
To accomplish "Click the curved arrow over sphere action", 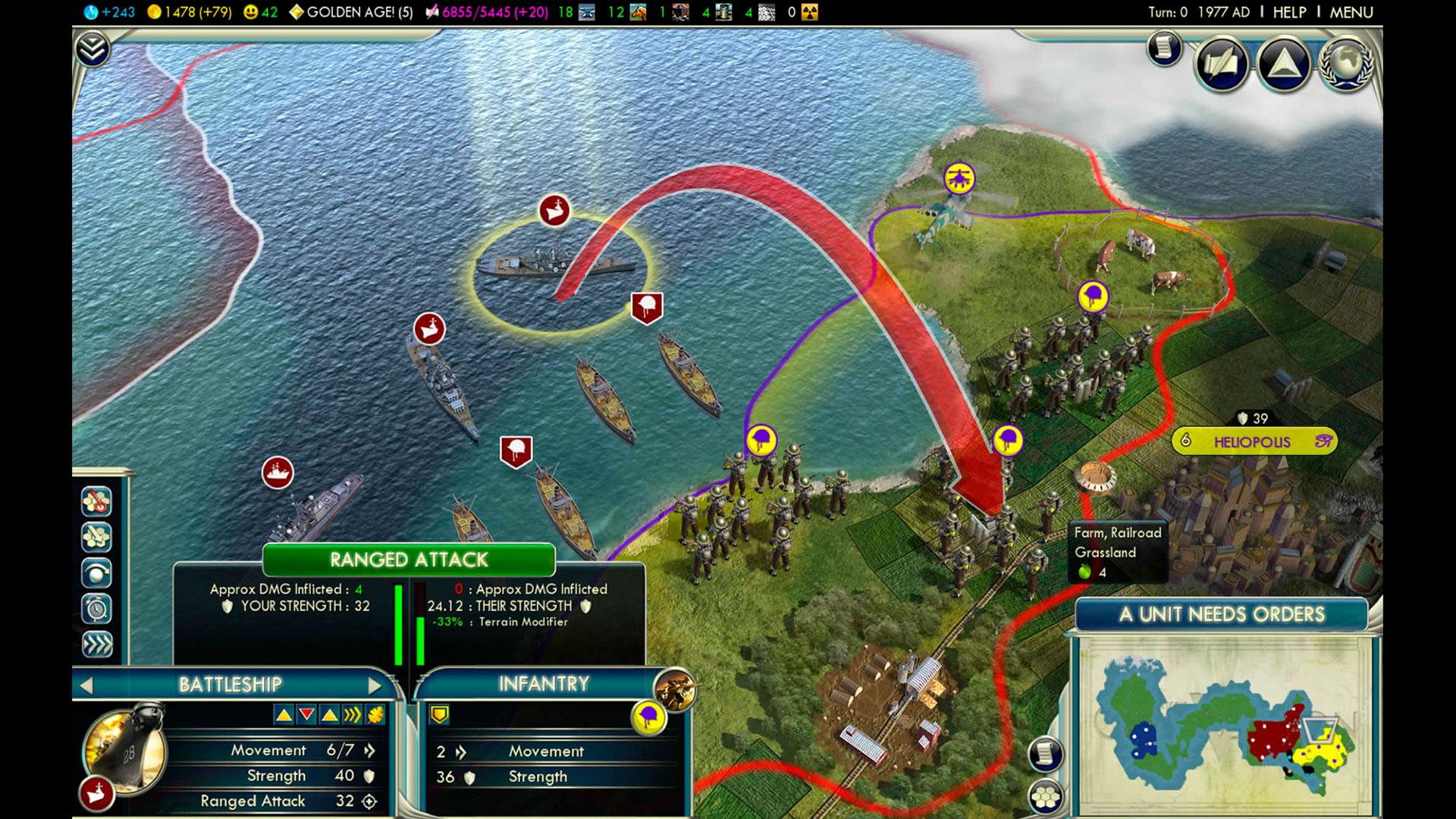I will (x=97, y=573).
